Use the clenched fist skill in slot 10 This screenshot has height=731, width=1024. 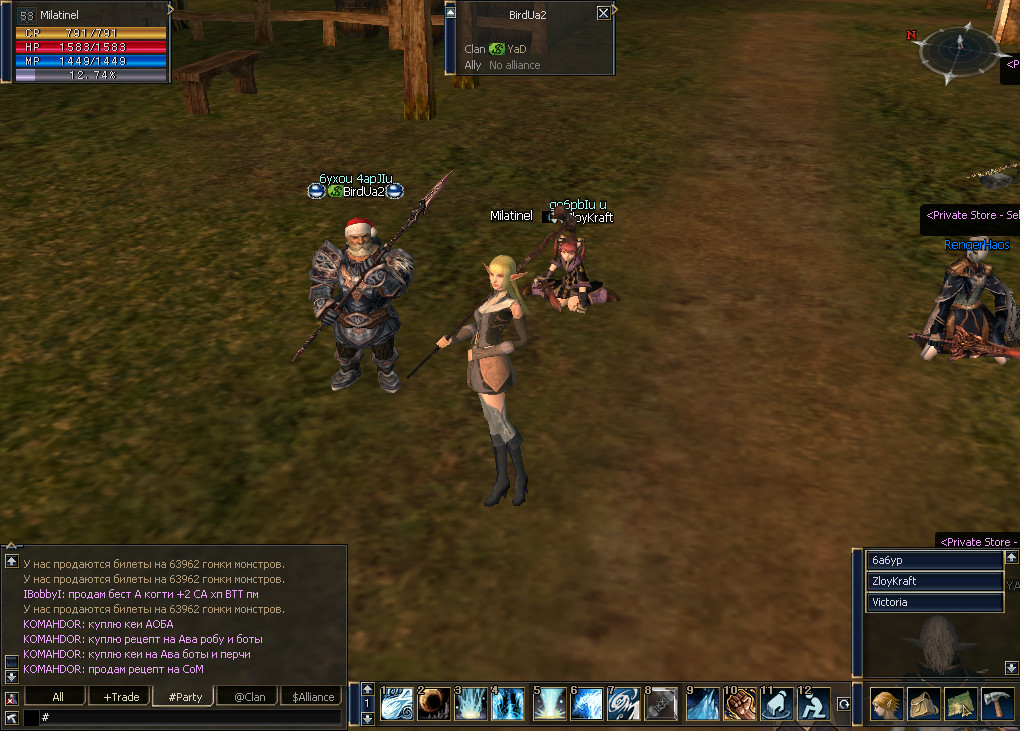[739, 703]
